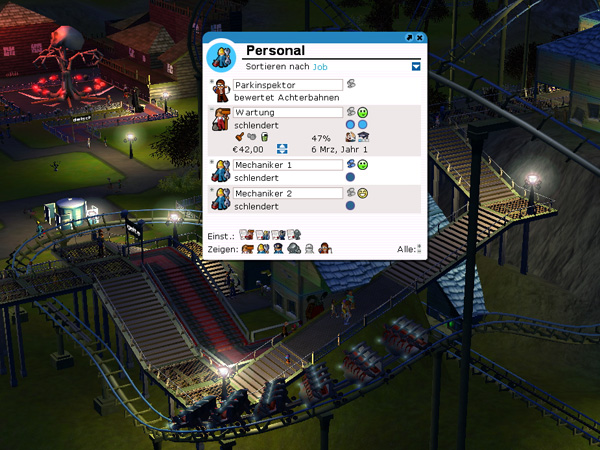Close the Personal window
This screenshot has width=600, height=450.
coord(420,37)
